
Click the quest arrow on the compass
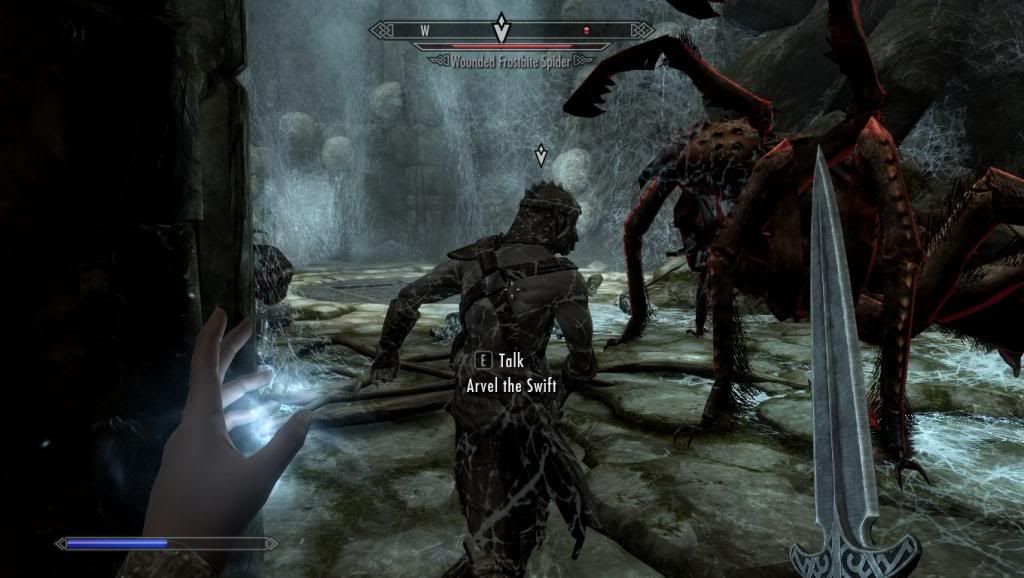click(502, 28)
